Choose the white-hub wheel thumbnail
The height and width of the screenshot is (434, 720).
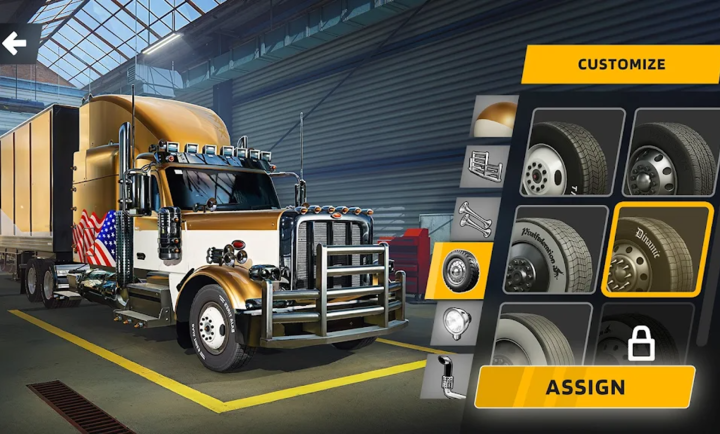pyautogui.click(x=573, y=152)
